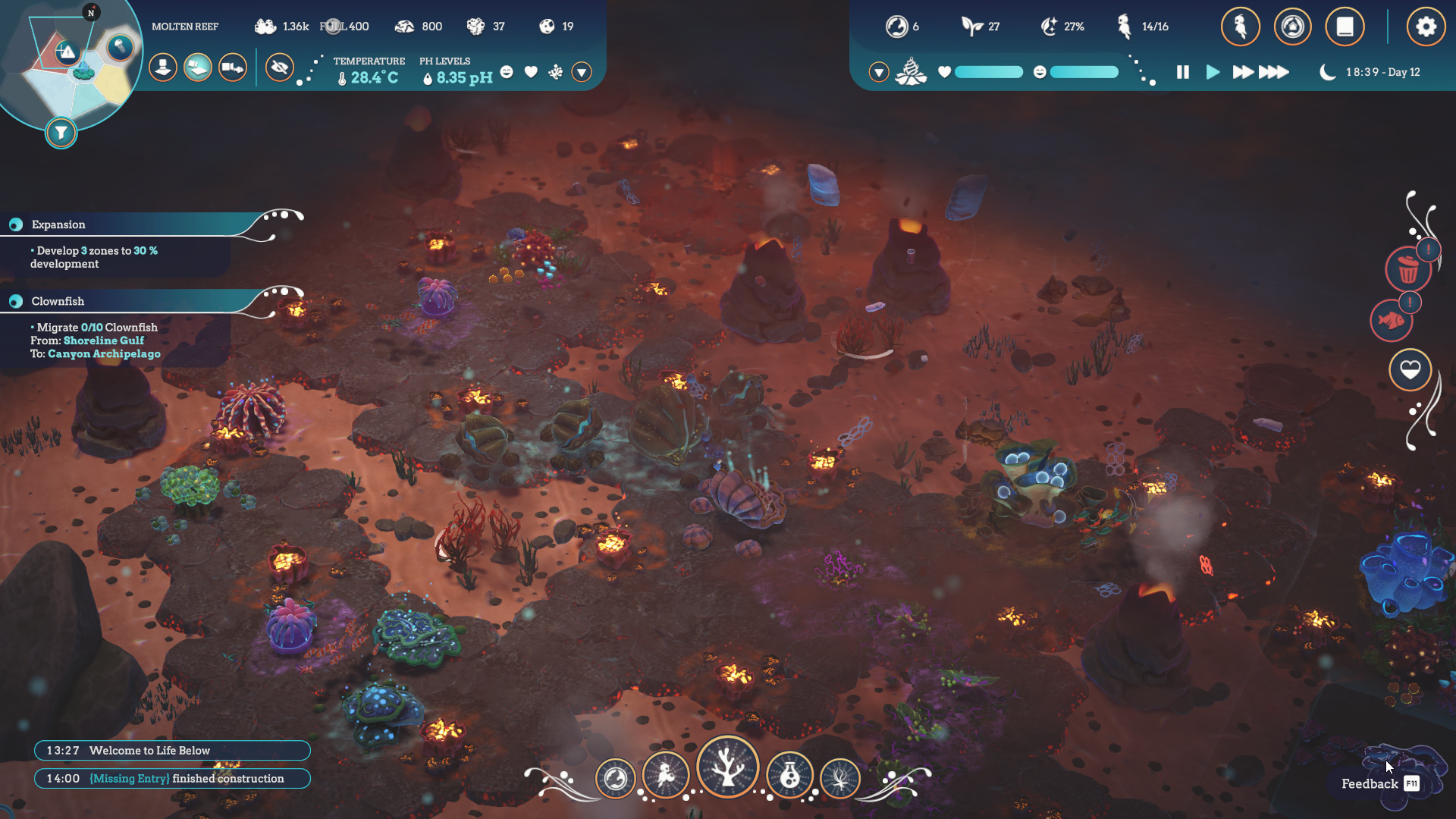Open the heart notification button
Viewport: 1456px width, 819px height.
tap(1410, 370)
